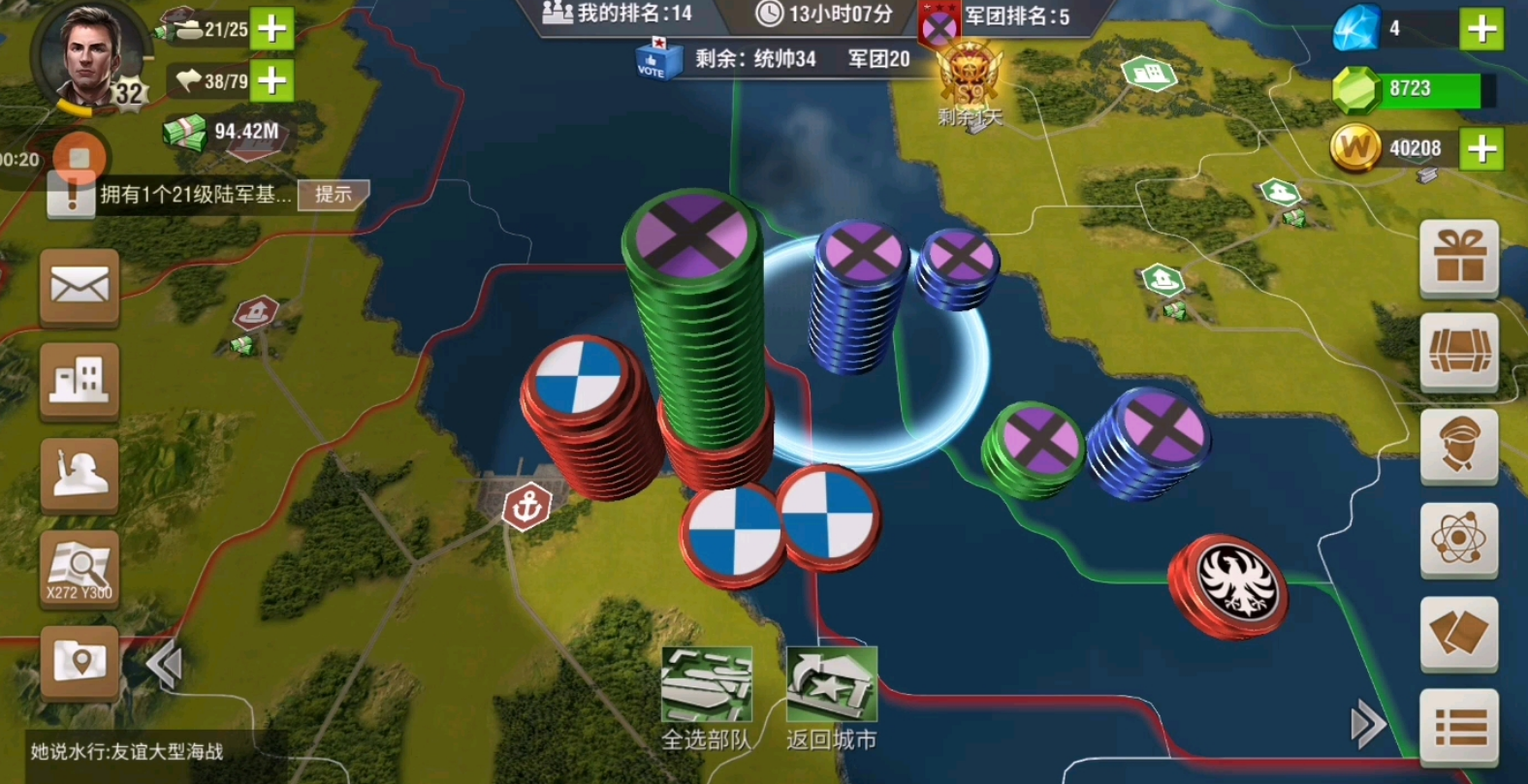Open the gift box rewards
Screen dimensions: 1528x784
point(1459,257)
